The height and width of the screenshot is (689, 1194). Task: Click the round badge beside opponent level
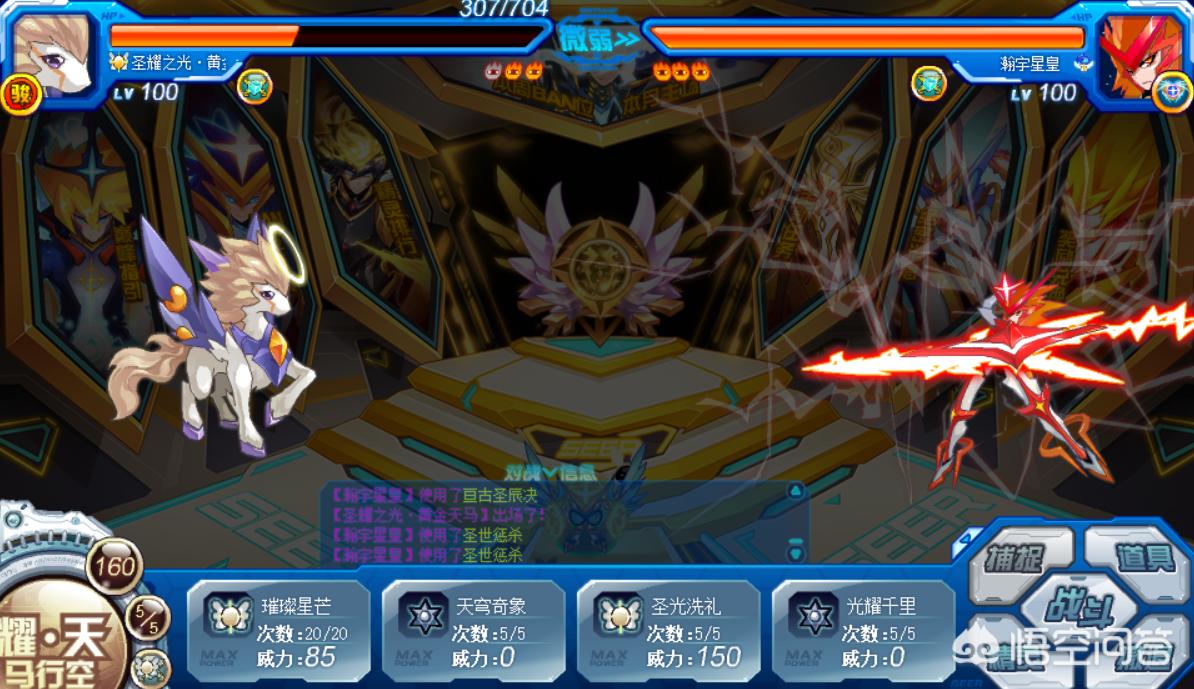929,84
